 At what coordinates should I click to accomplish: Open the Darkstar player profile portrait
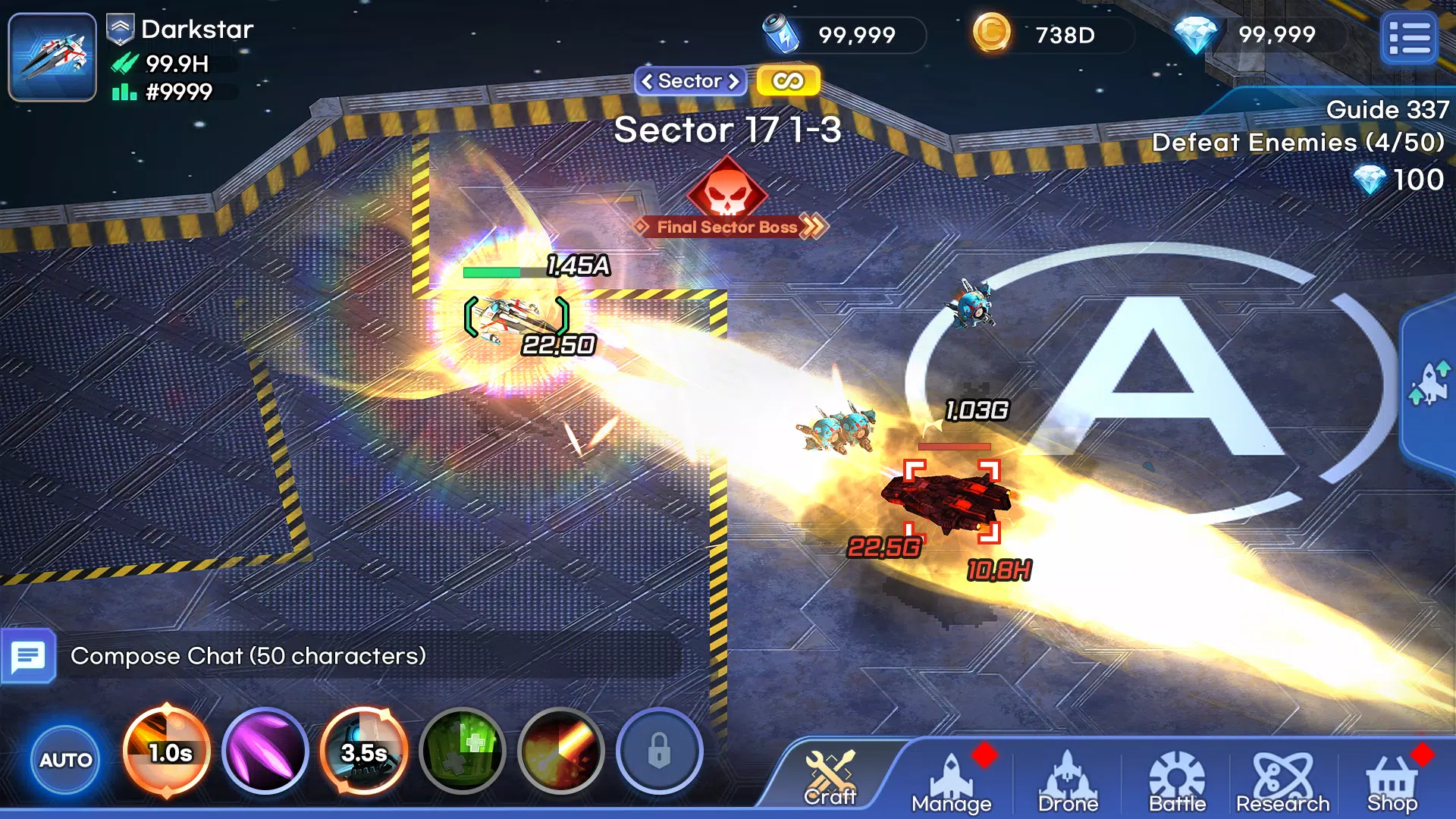52,57
